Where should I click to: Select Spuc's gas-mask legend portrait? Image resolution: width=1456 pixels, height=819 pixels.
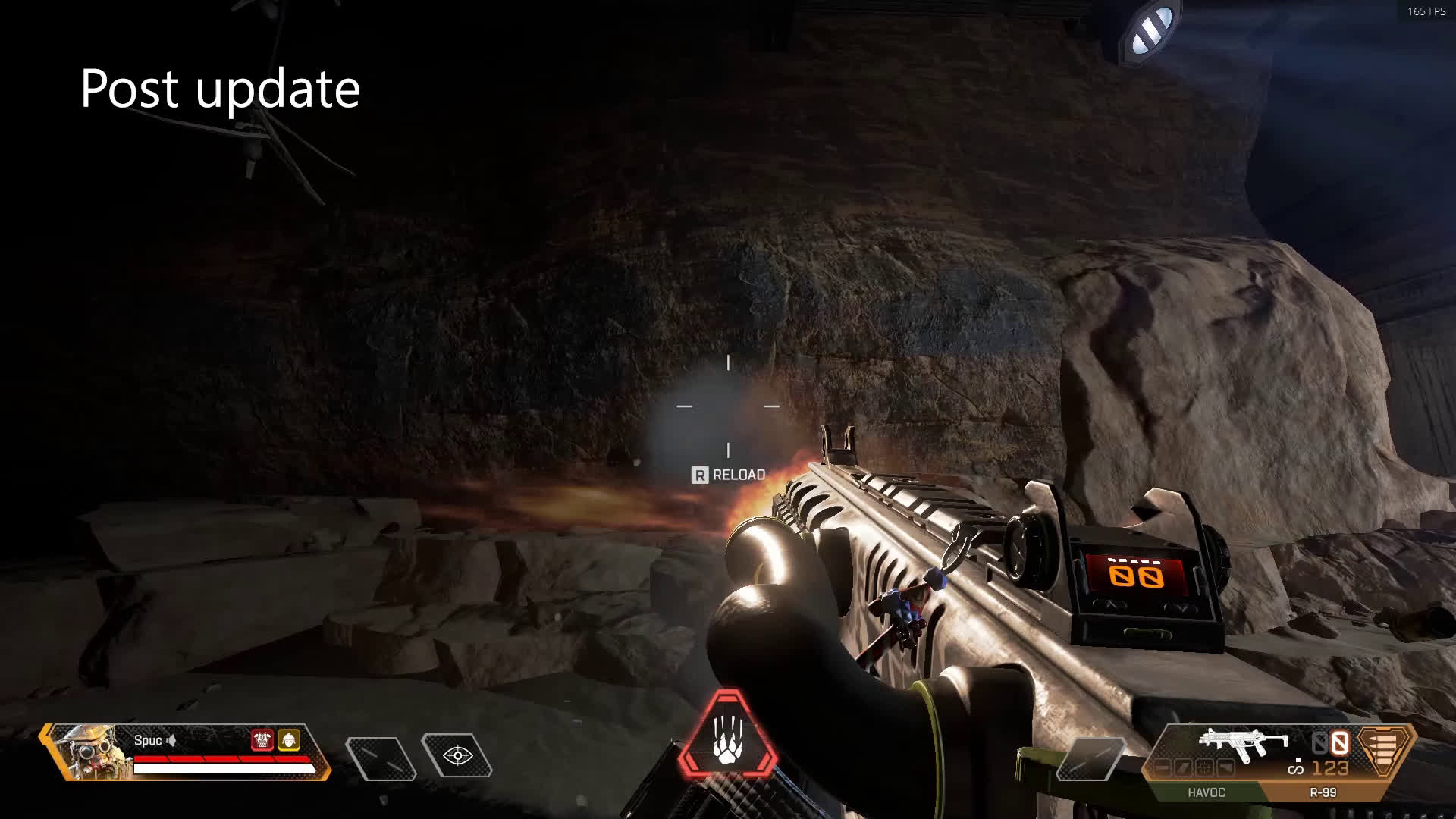(x=86, y=751)
